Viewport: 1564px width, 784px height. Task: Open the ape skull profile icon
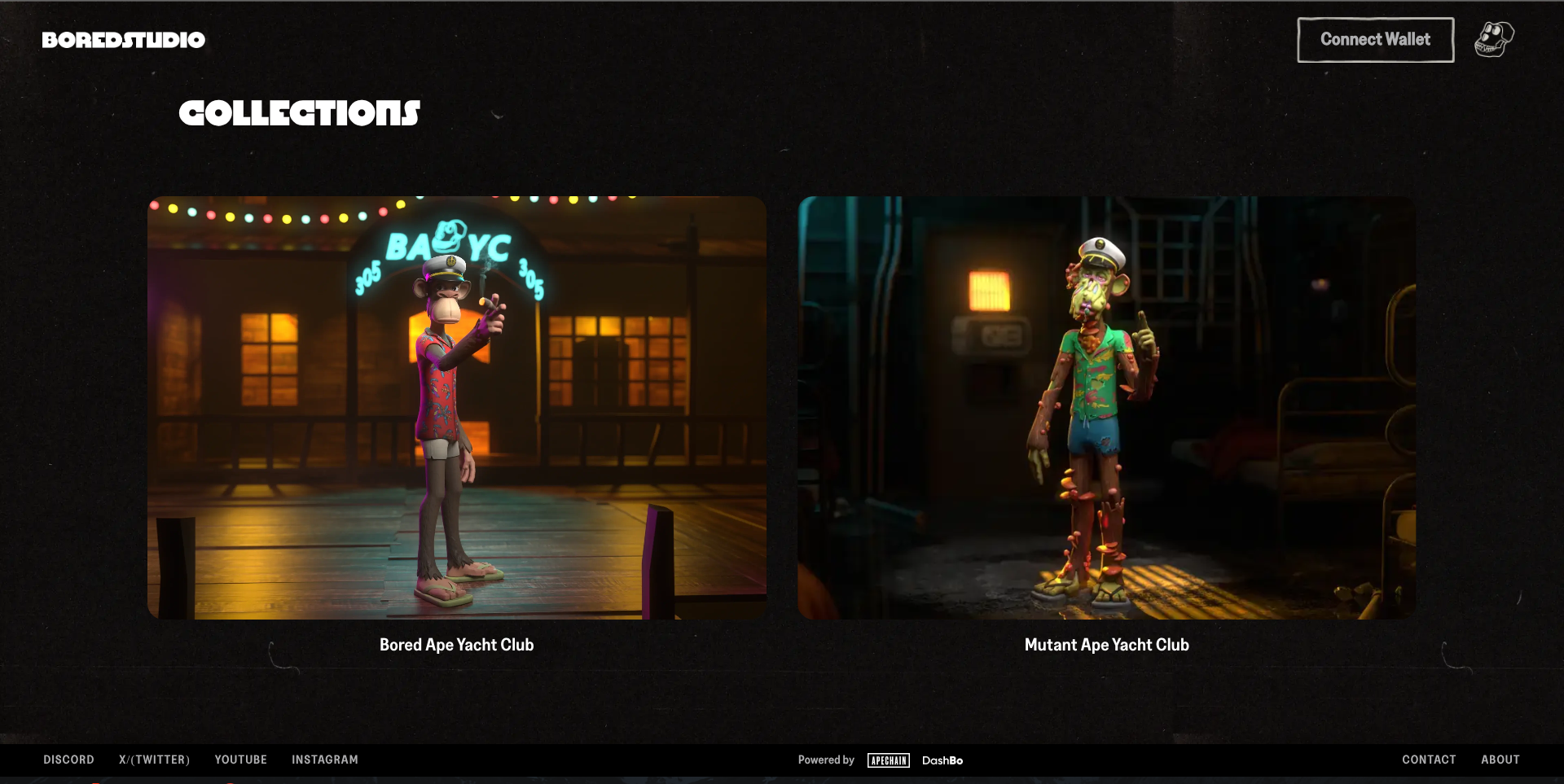[x=1494, y=39]
